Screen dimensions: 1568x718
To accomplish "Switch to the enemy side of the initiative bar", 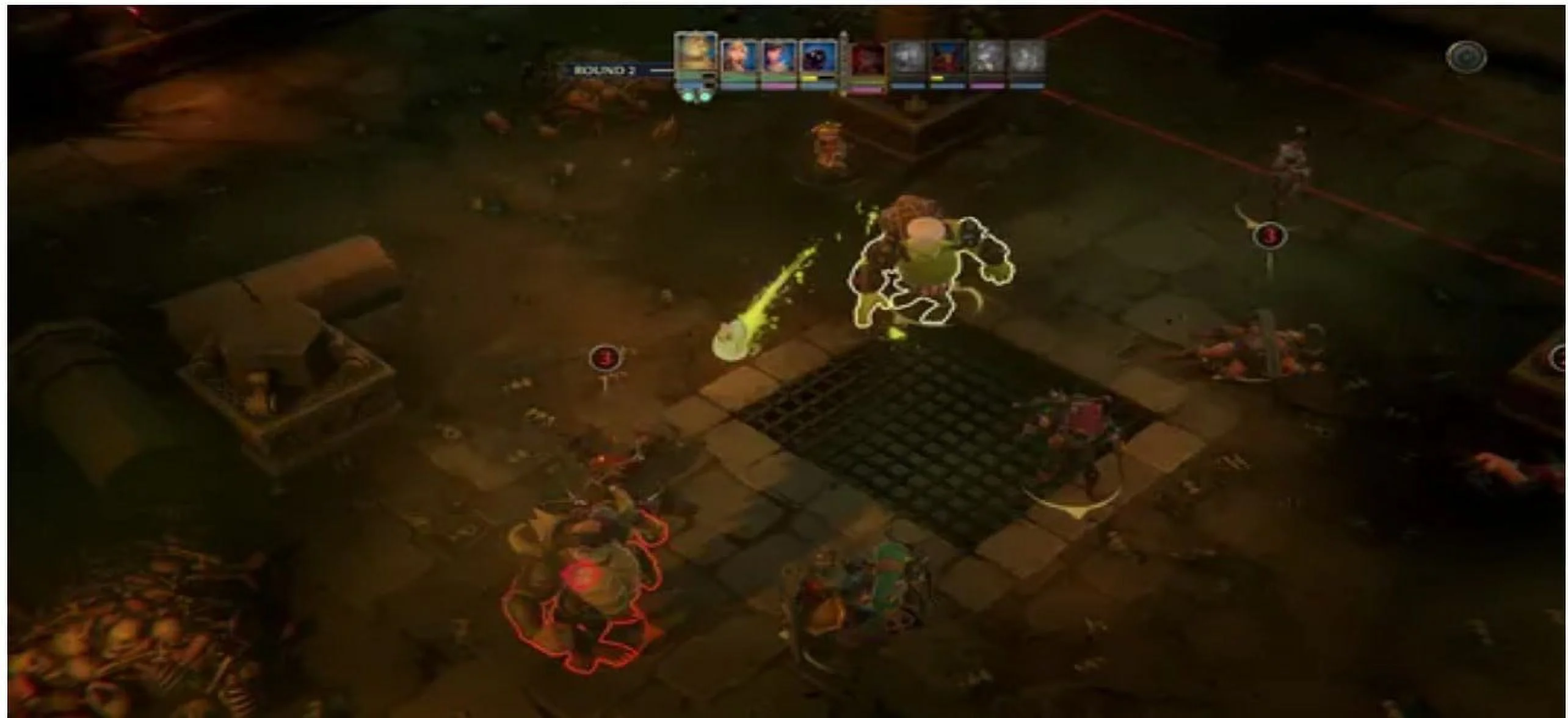I will click(946, 61).
